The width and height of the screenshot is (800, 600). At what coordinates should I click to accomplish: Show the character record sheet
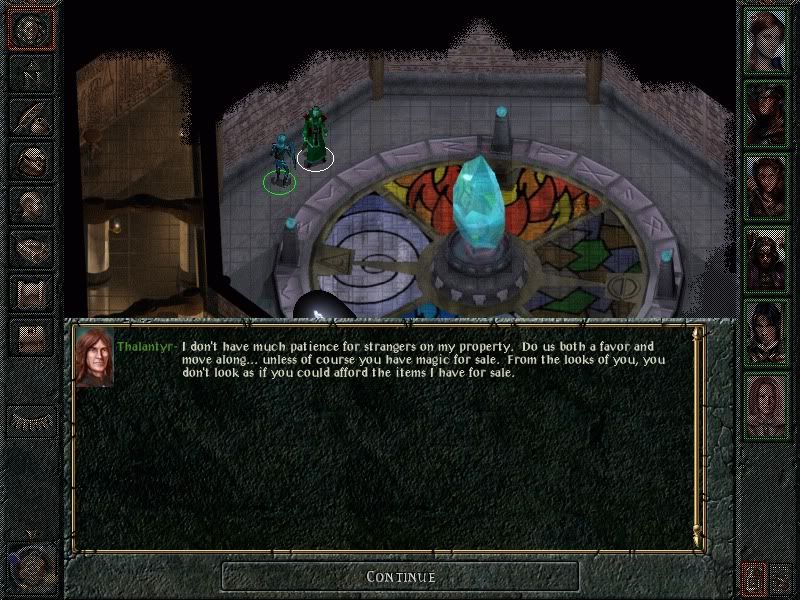(x=30, y=202)
